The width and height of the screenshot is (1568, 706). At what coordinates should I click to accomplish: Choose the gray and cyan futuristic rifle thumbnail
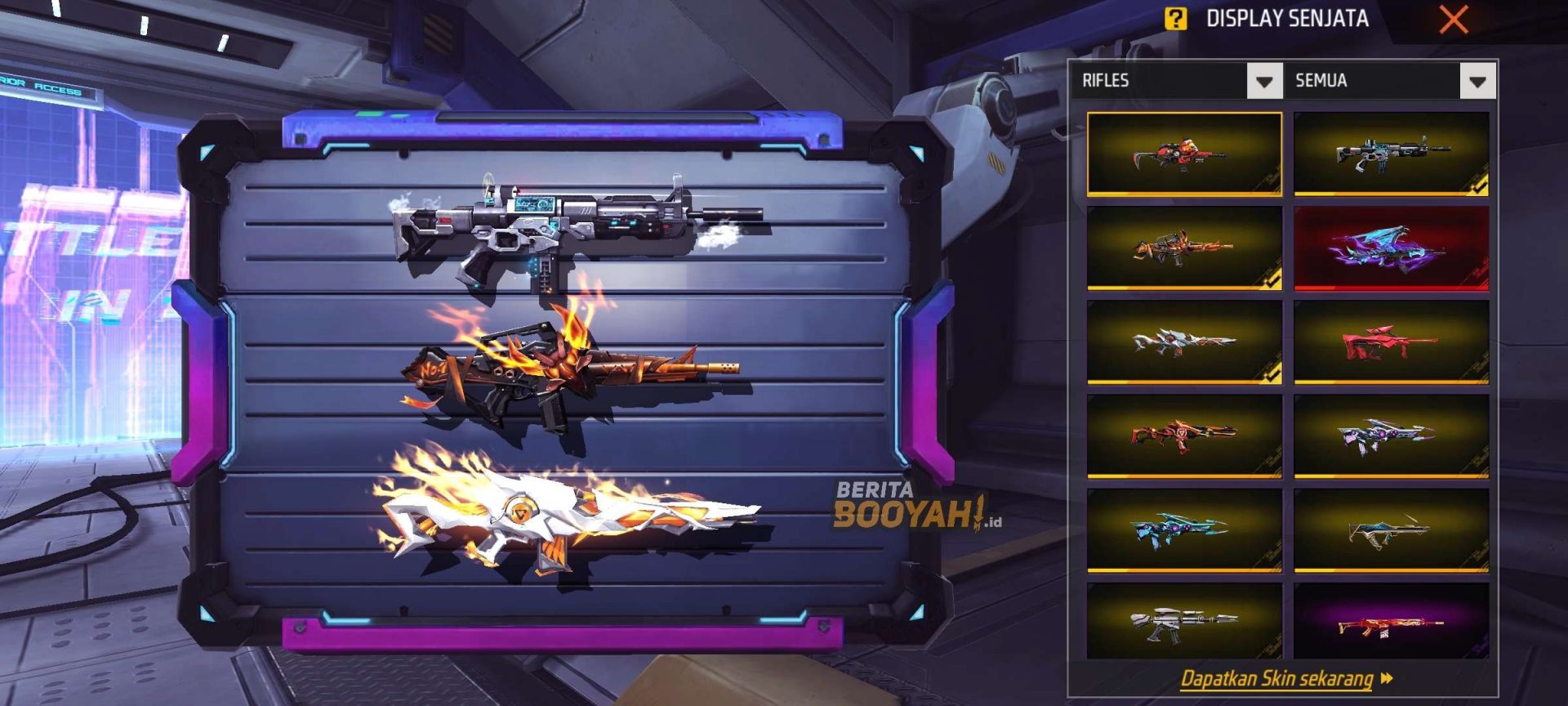coord(1391,154)
